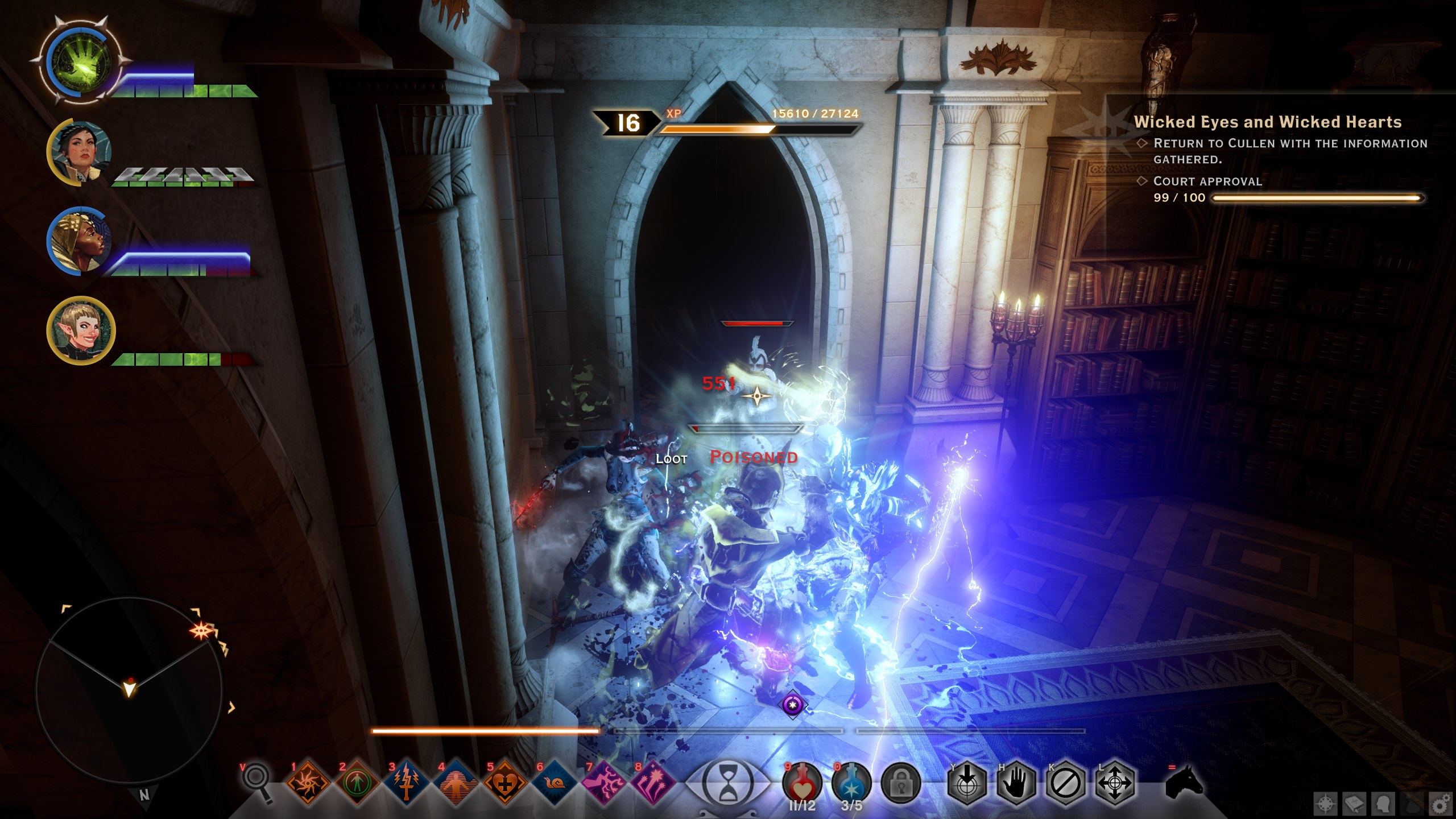
Task: Activate the lightning sword ability
Action: (x=407, y=783)
